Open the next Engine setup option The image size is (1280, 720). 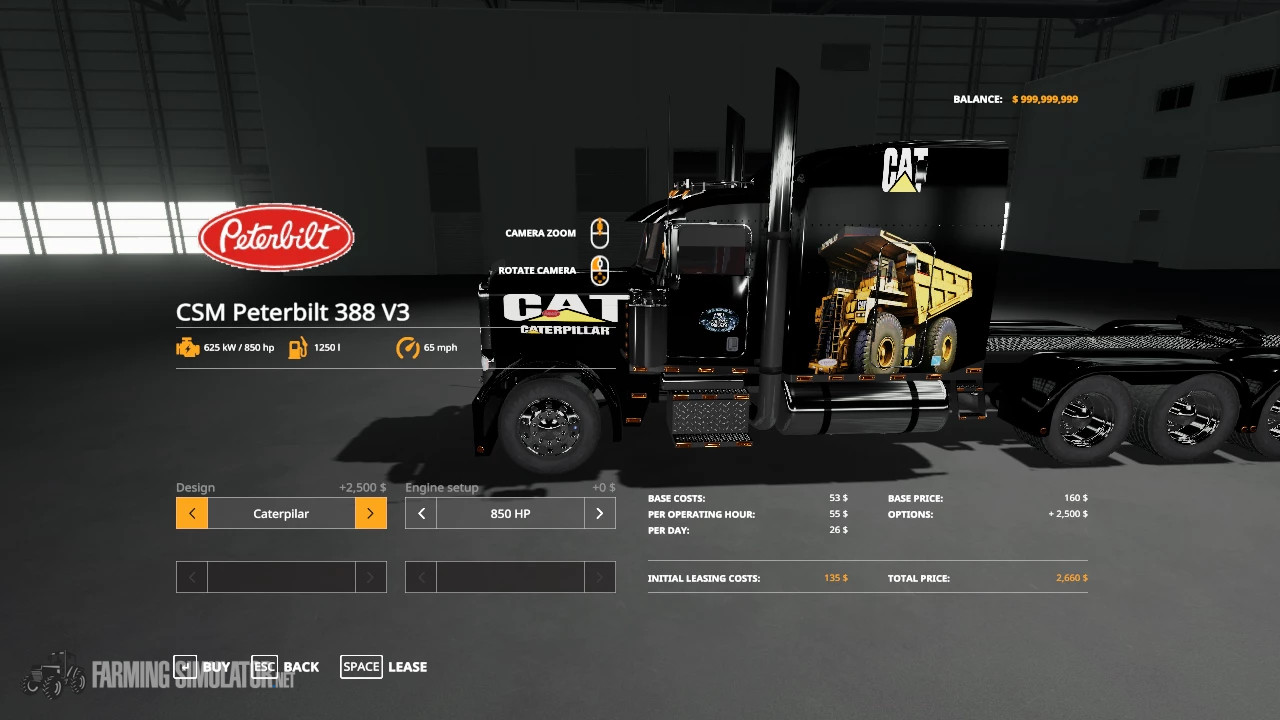(x=599, y=513)
